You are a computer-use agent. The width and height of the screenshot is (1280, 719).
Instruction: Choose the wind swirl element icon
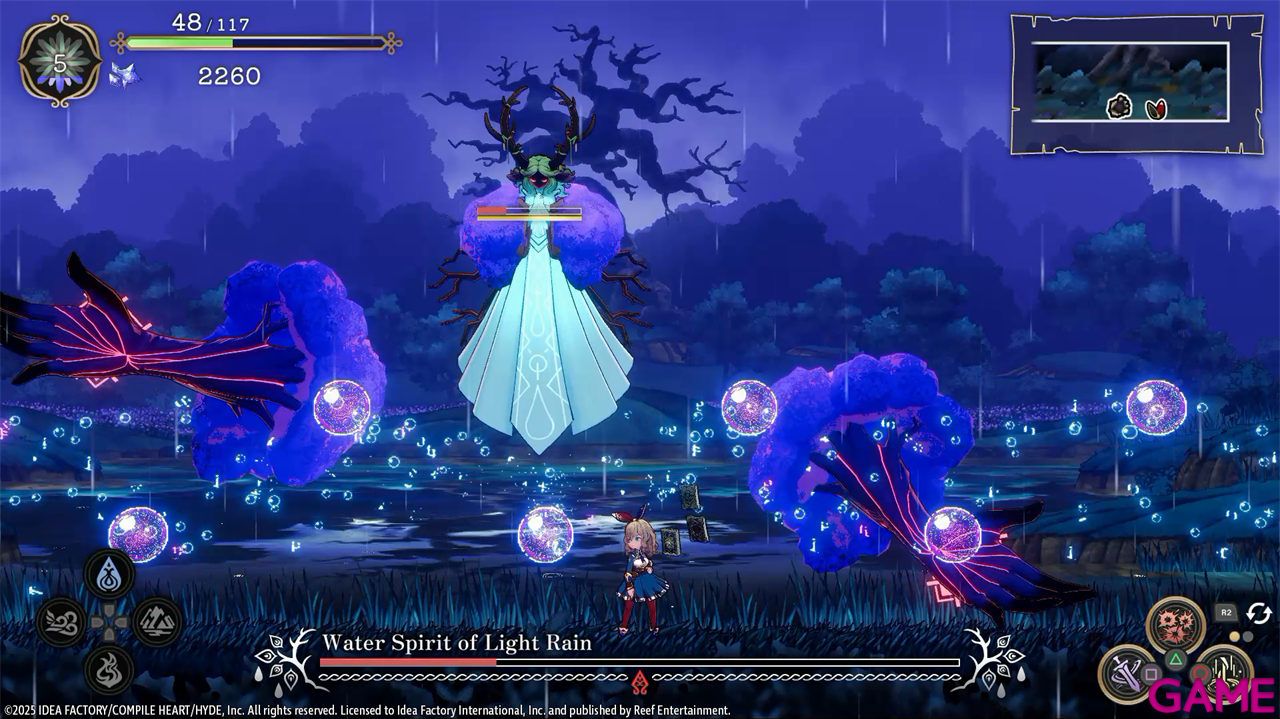pyautogui.click(x=61, y=622)
